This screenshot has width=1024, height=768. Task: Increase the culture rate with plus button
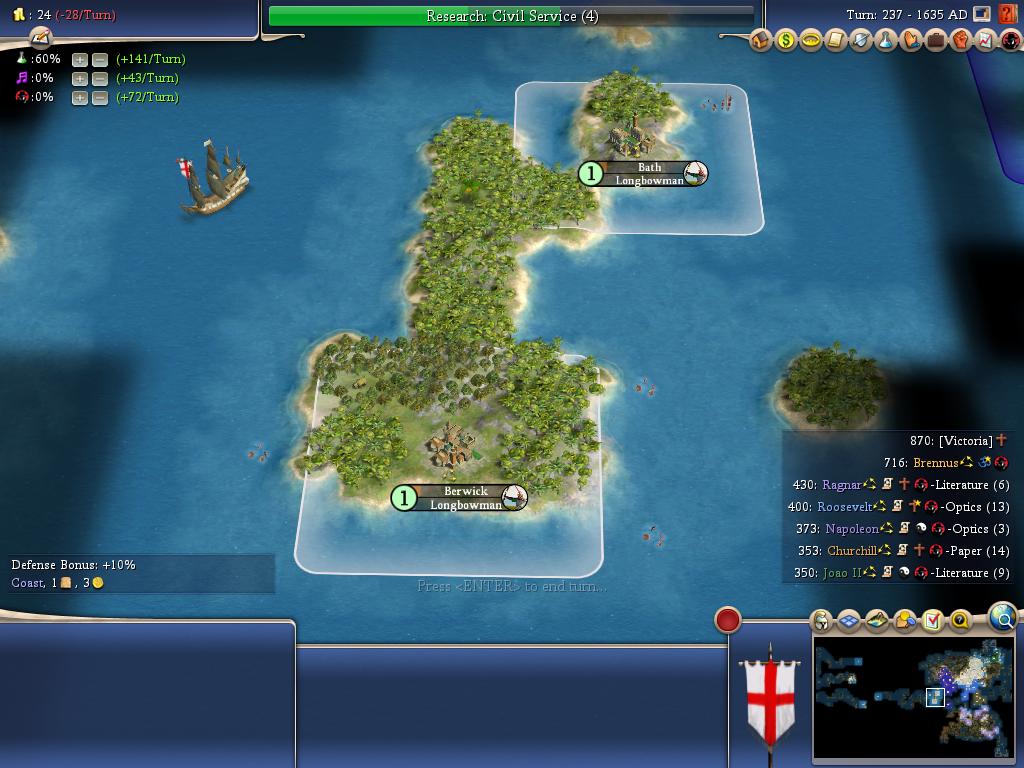80,78
